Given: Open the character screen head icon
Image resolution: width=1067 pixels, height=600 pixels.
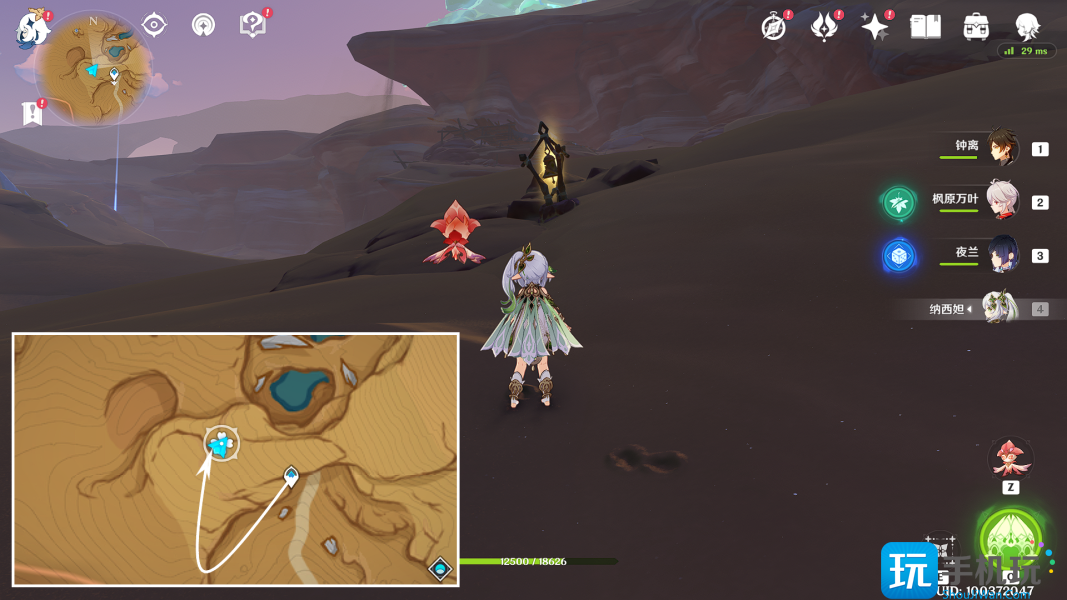Looking at the screenshot, I should pos(1026,27).
